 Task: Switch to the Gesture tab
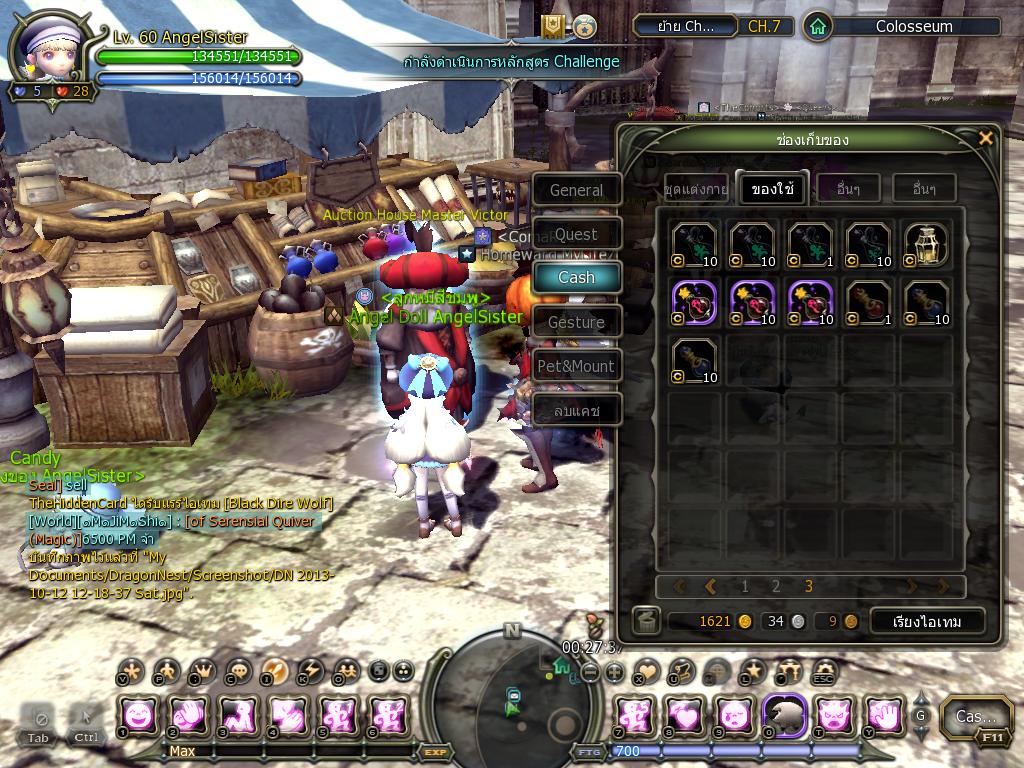576,322
